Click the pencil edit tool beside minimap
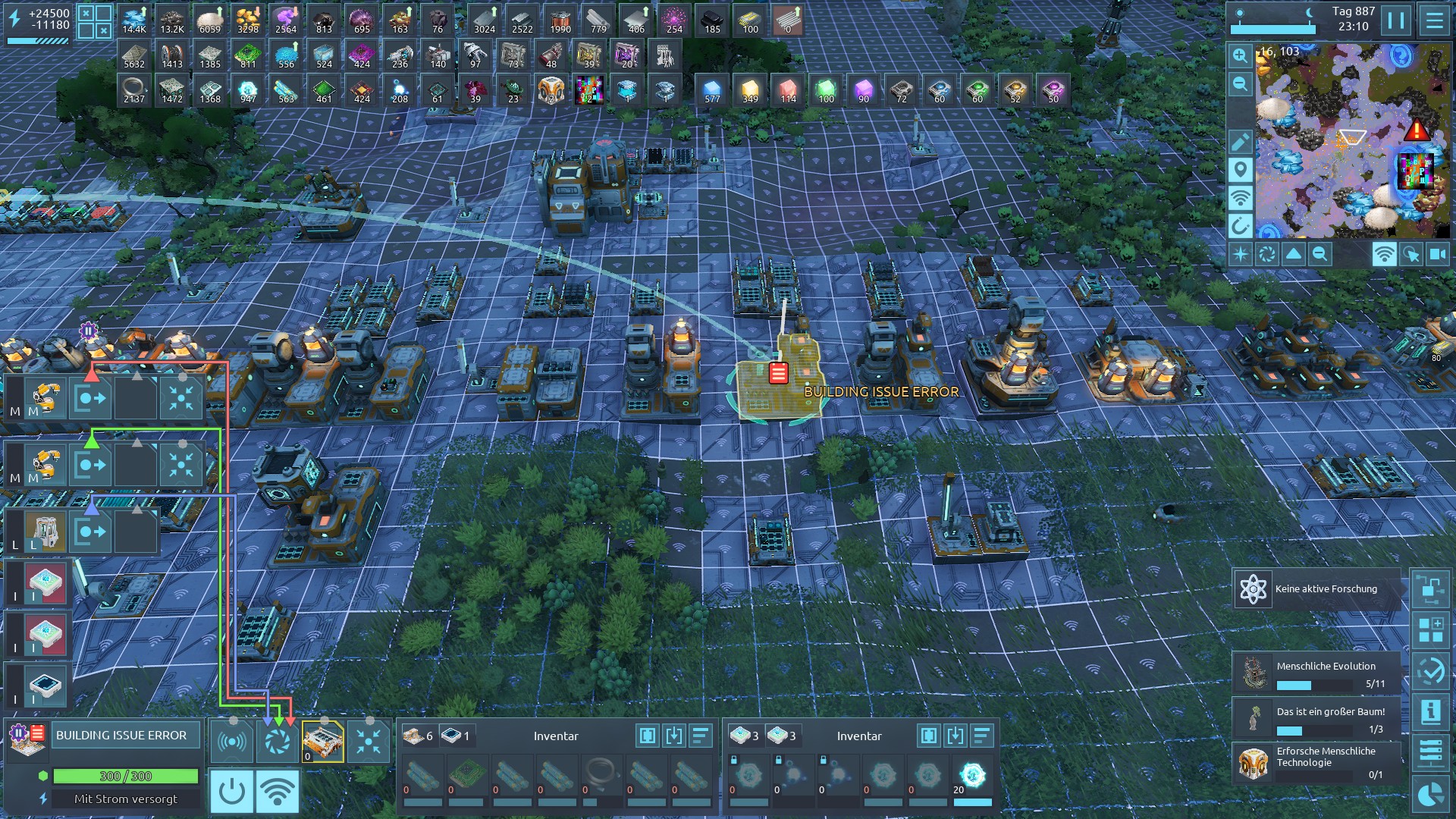1456x819 pixels. tap(1240, 142)
